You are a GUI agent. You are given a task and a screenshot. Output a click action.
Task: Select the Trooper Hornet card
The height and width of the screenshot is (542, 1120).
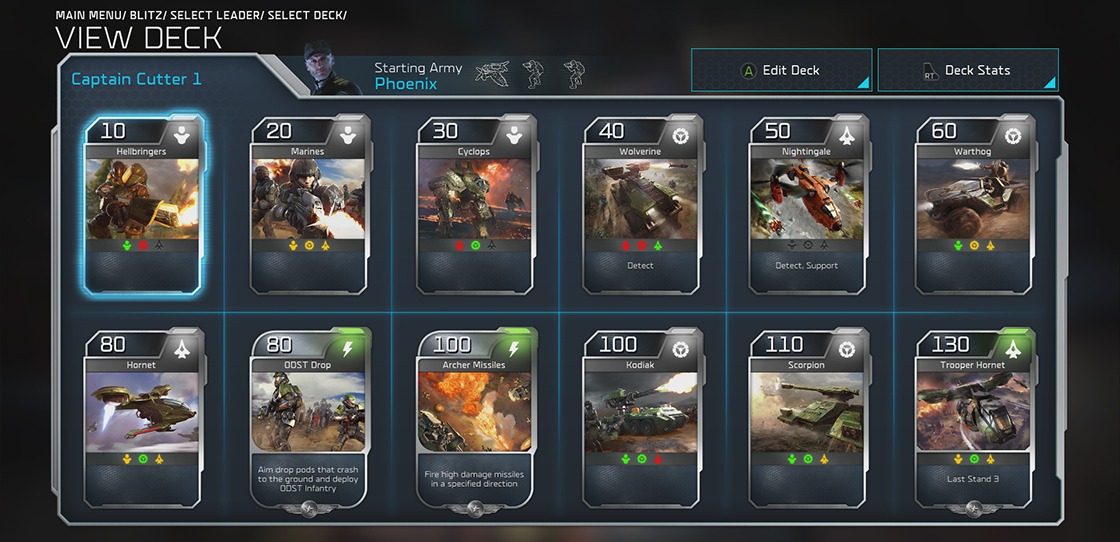[973, 418]
